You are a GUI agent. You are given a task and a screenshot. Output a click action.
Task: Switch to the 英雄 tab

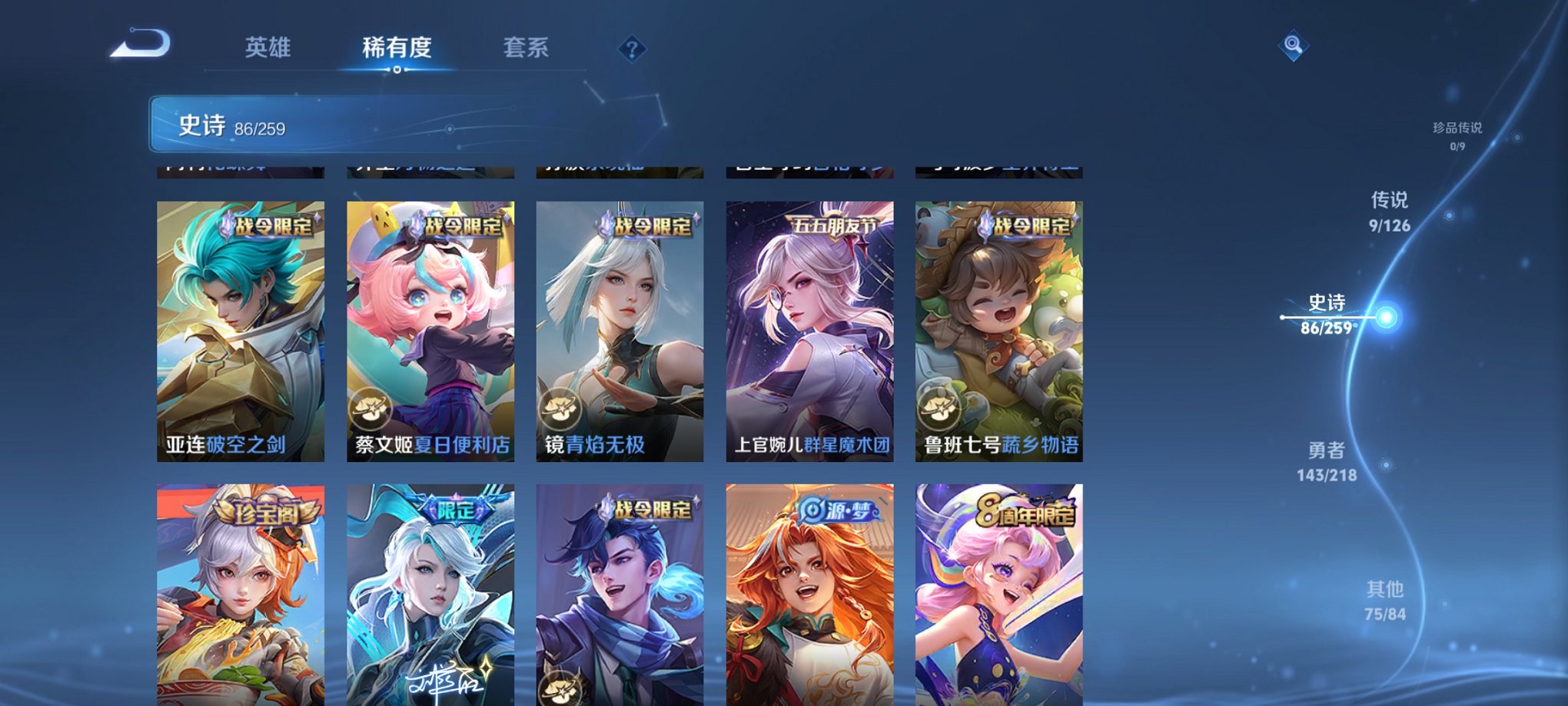[x=269, y=48]
